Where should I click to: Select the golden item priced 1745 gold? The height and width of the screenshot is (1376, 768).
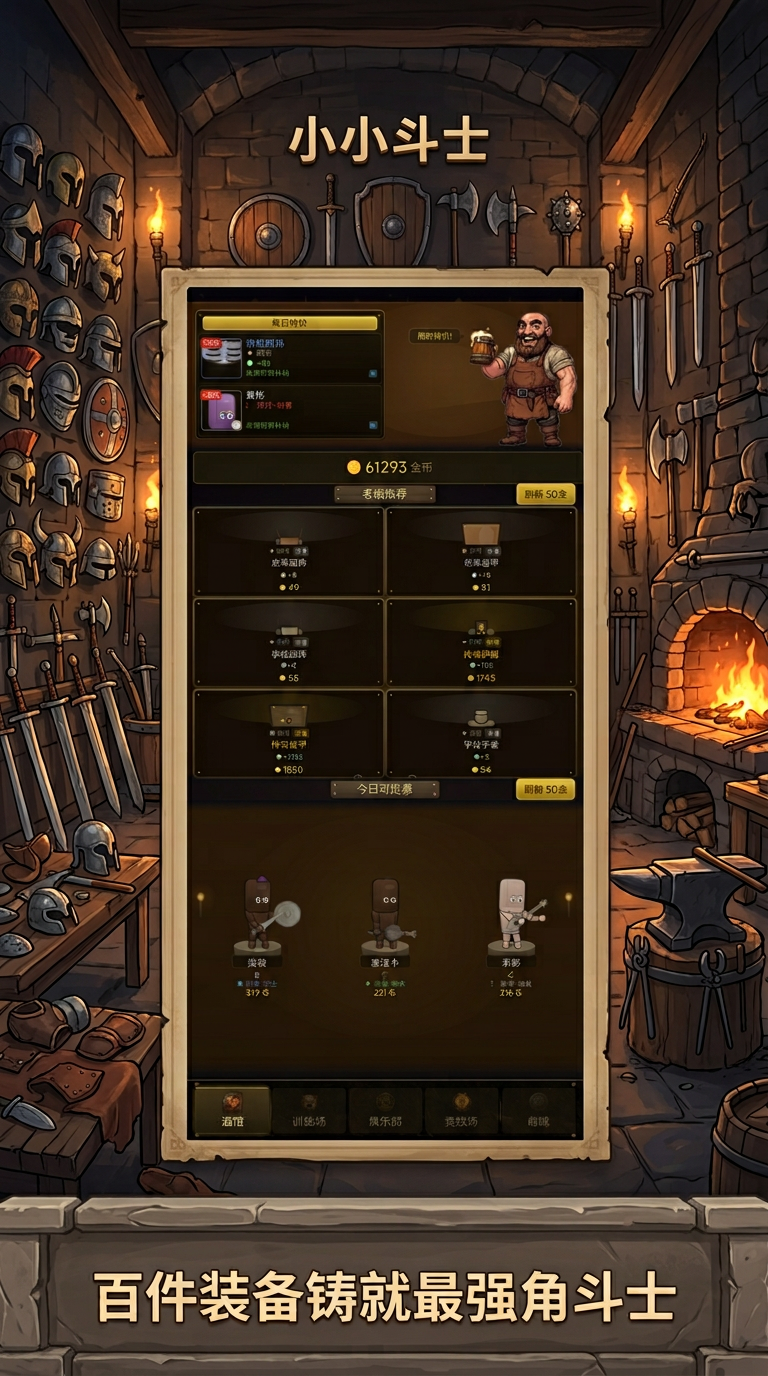coord(481,644)
